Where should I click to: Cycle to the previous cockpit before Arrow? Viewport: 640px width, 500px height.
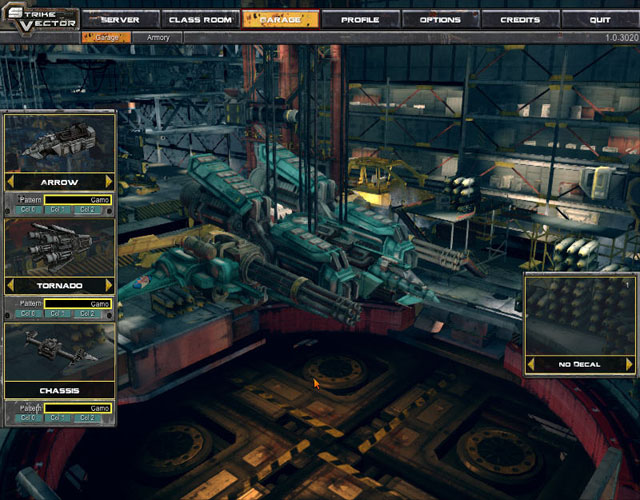point(11,182)
